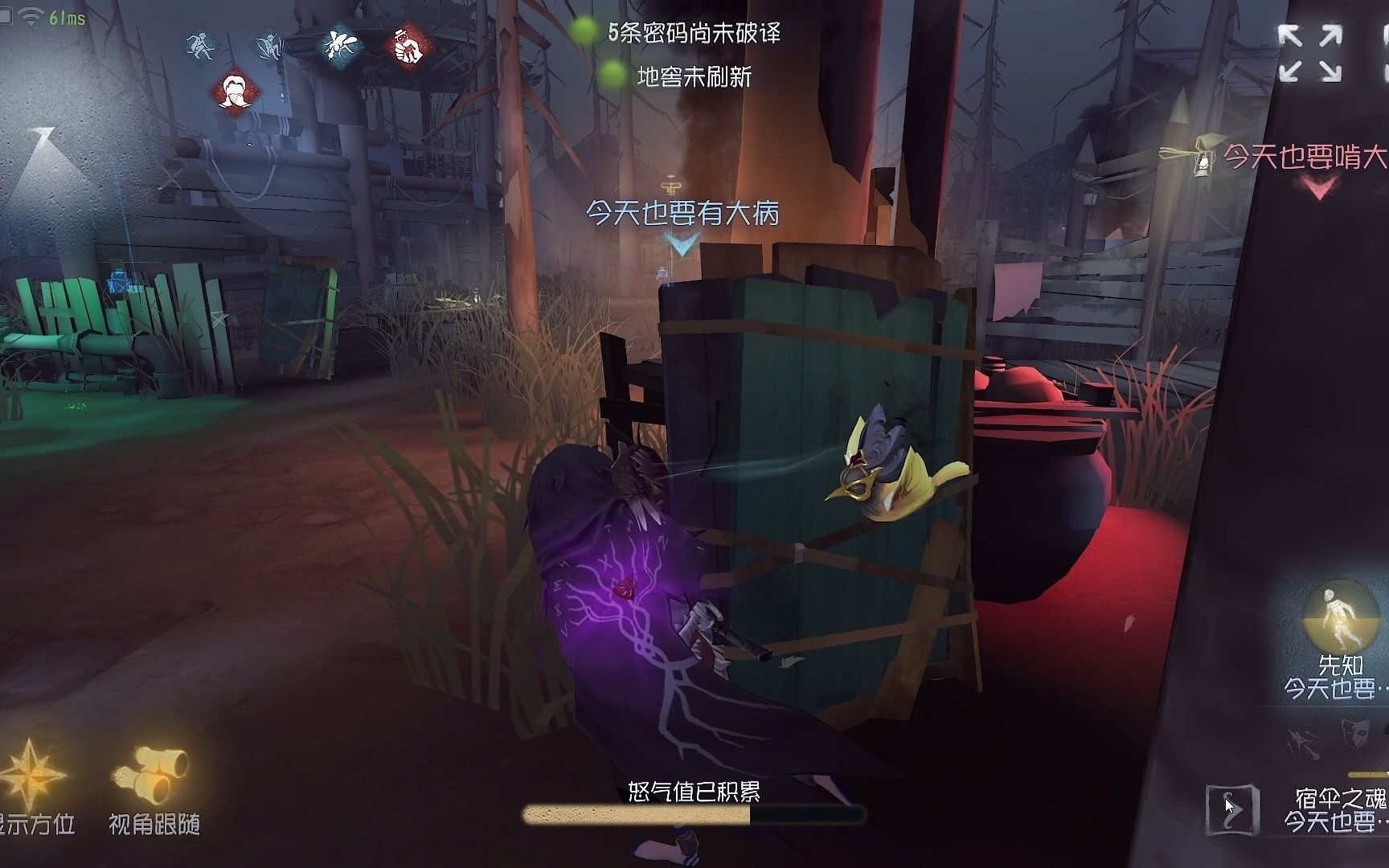The width and height of the screenshot is (1389, 868).
Task: Click the rage meter progress bar
Action: (x=694, y=814)
